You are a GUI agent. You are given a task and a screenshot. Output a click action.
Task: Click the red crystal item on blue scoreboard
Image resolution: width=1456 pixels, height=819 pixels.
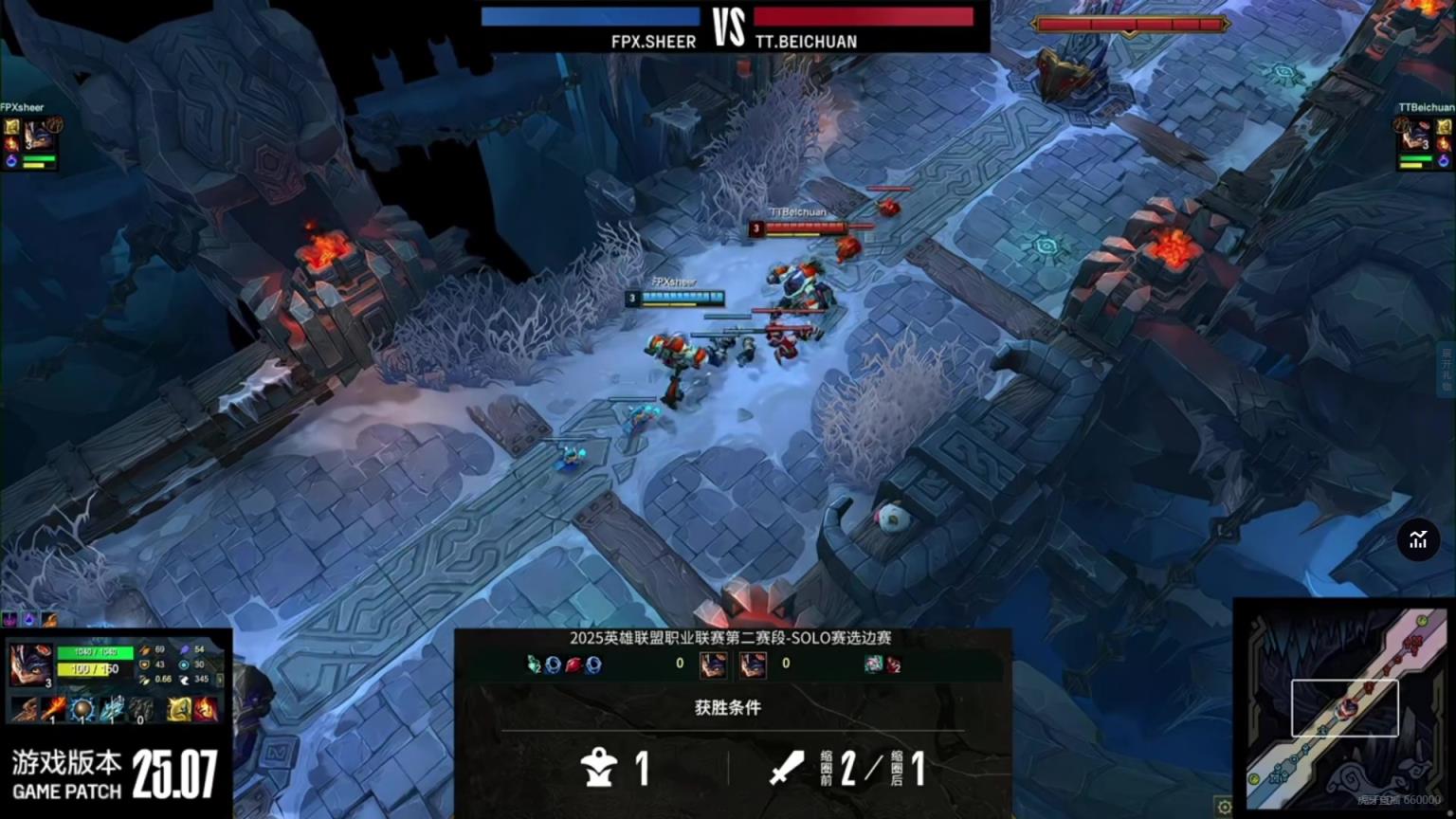(x=573, y=664)
